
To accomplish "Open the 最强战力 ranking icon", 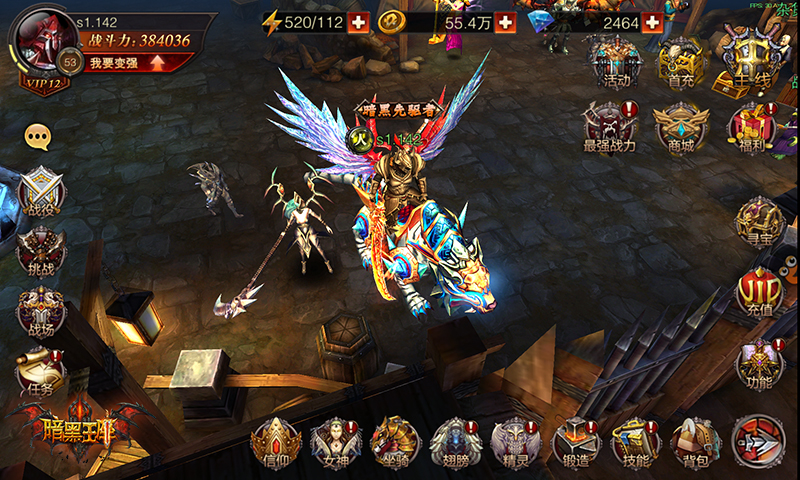I will 610,127.
